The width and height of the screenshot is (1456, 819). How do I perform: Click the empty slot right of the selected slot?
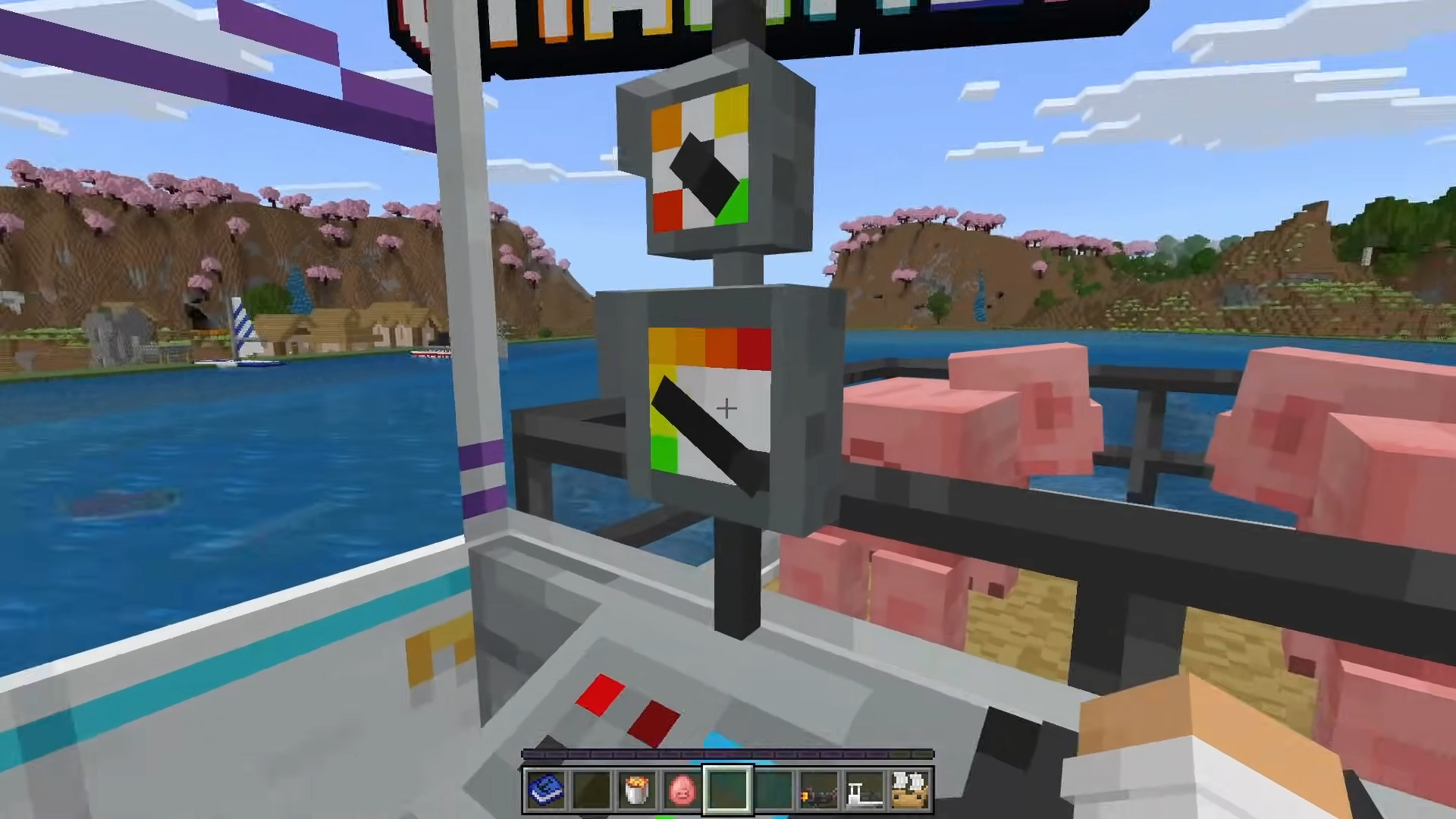point(775,790)
